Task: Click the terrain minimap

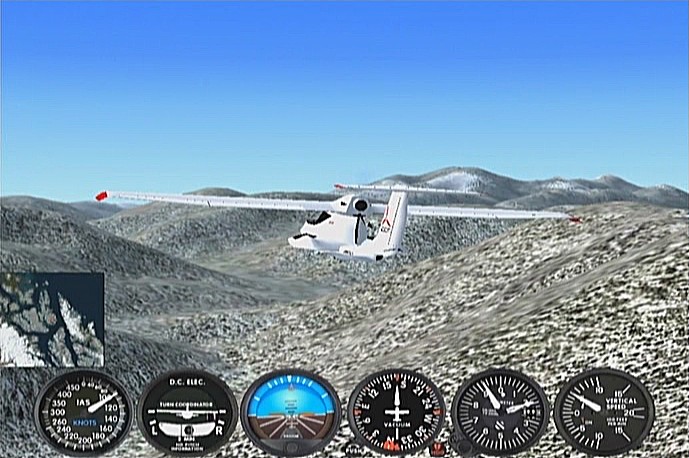Action: 52,319
